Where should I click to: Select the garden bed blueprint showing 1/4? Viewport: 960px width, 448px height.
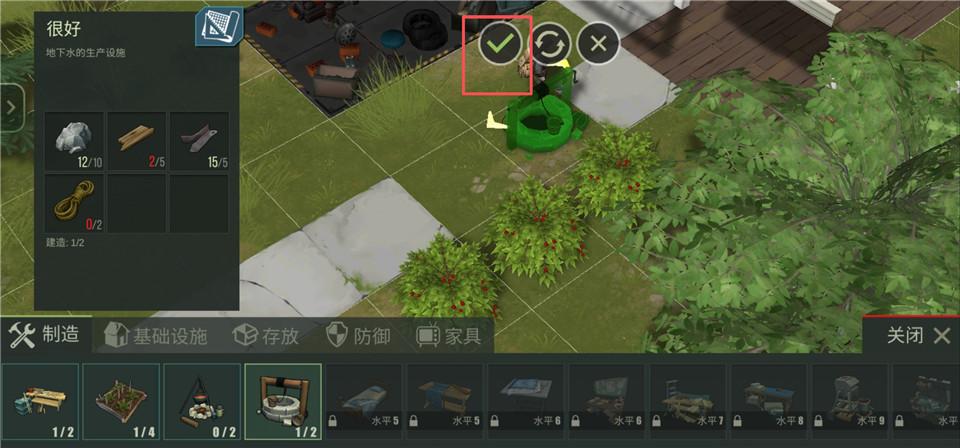click(x=121, y=401)
